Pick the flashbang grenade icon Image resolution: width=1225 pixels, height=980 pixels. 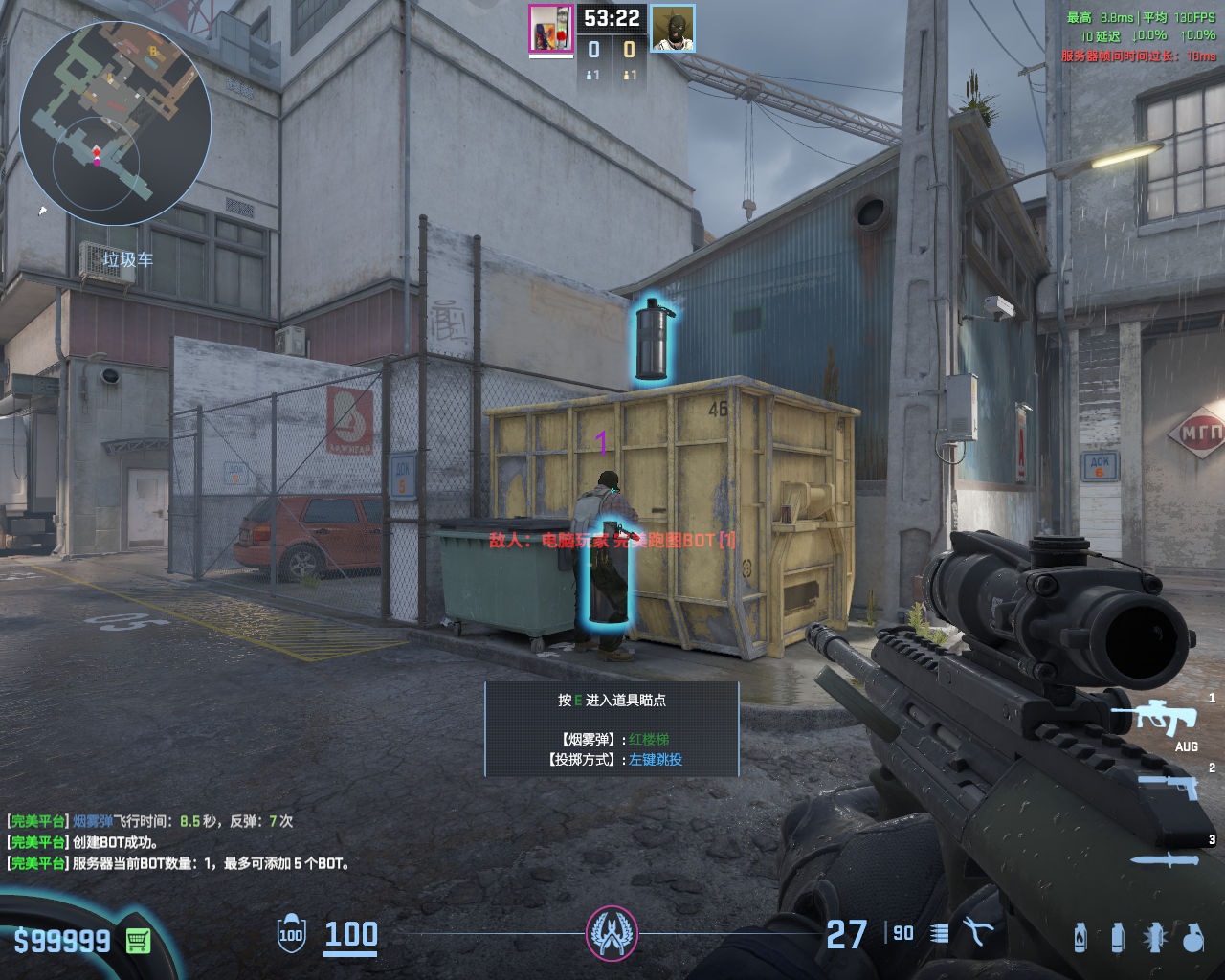(1155, 938)
